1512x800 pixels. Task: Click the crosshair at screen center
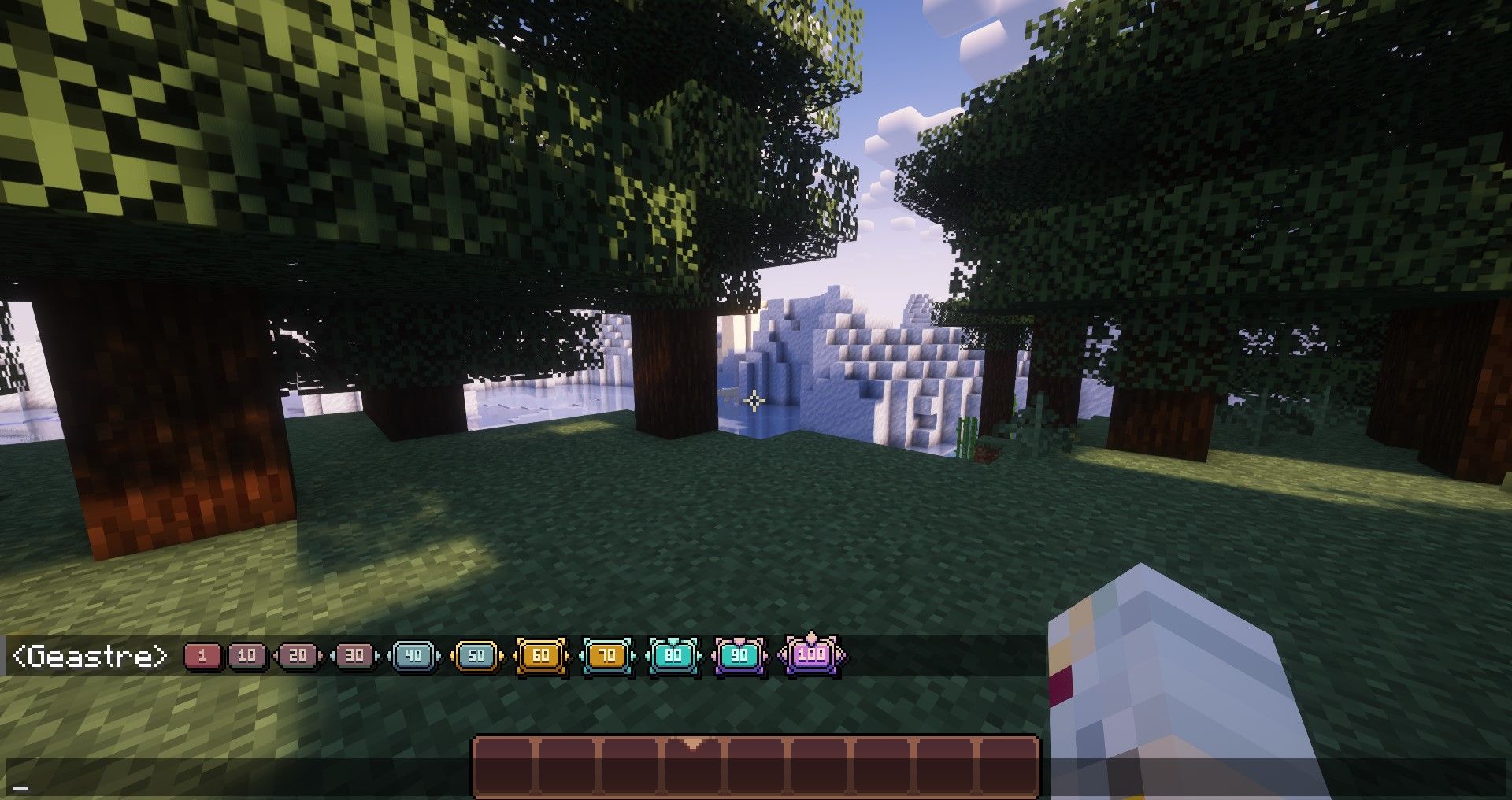click(x=756, y=400)
